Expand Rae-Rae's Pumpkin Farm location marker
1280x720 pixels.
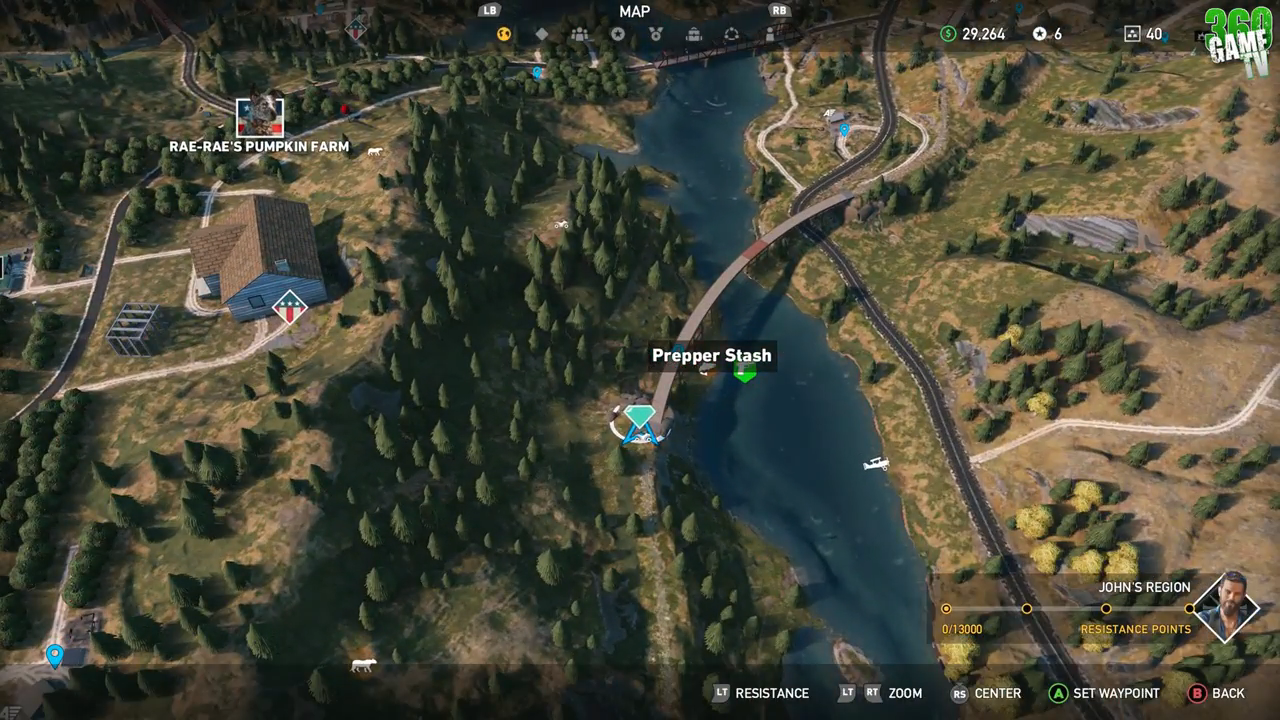[259, 119]
